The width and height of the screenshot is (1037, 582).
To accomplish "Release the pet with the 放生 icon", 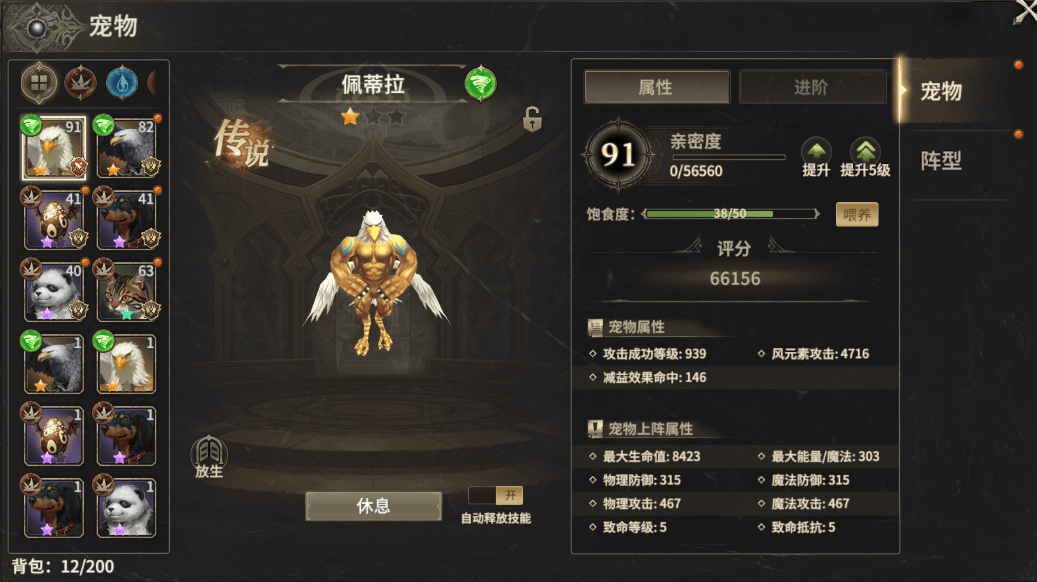I will coord(209,457).
